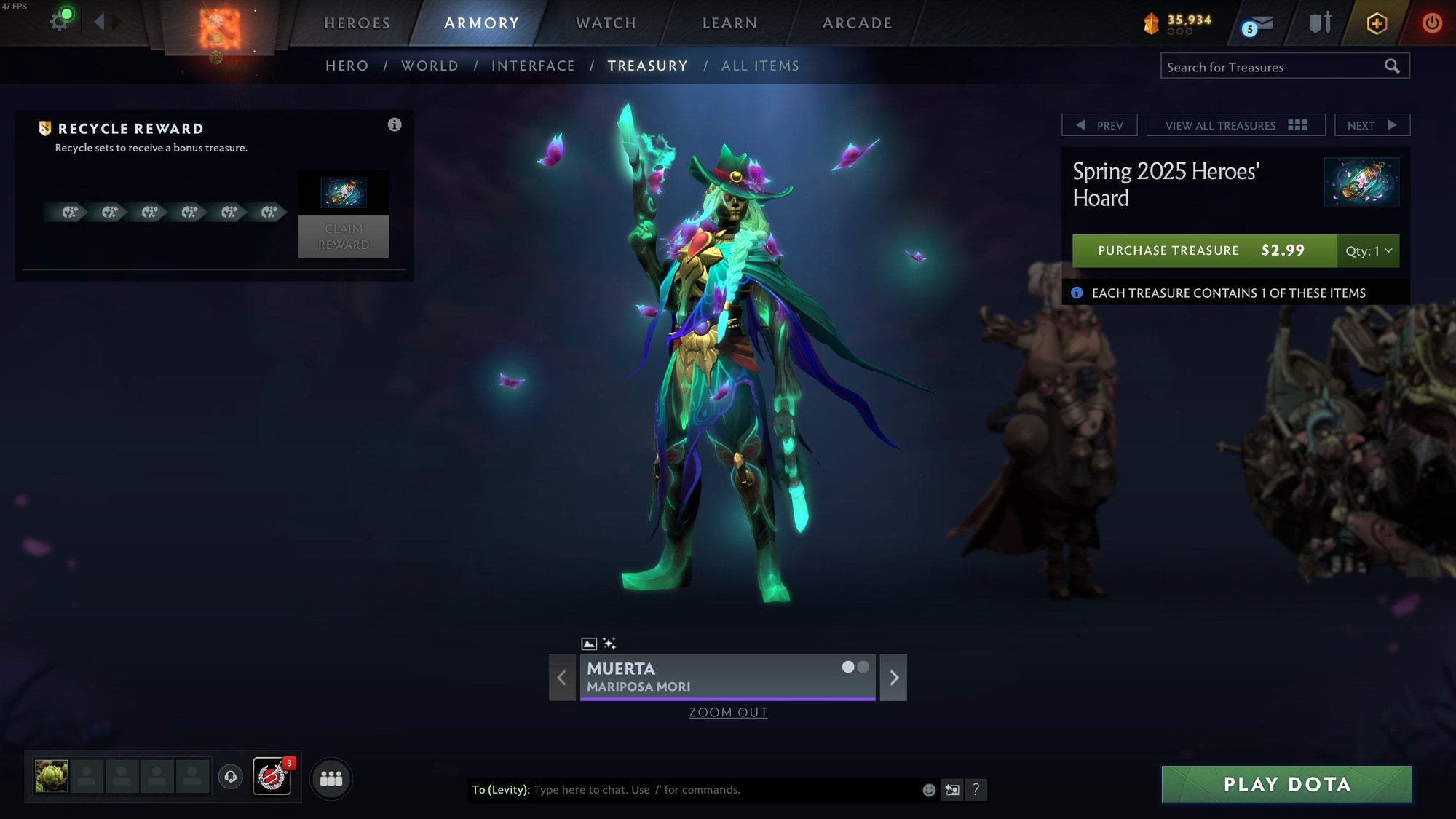
Task: Go to the Arcade tab
Action: click(x=857, y=23)
